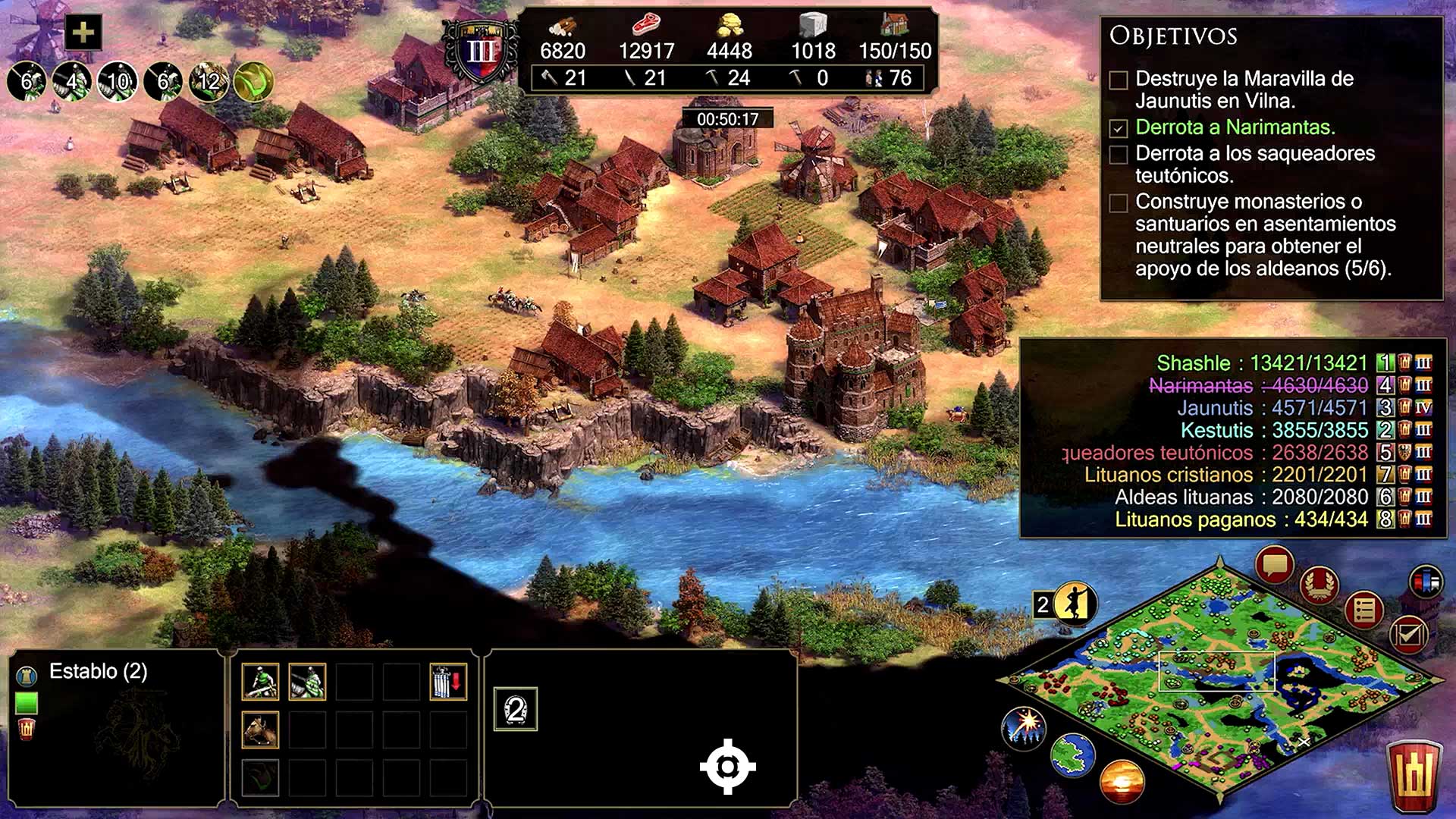Select the horseshoe control group 2 icon

tap(516, 710)
